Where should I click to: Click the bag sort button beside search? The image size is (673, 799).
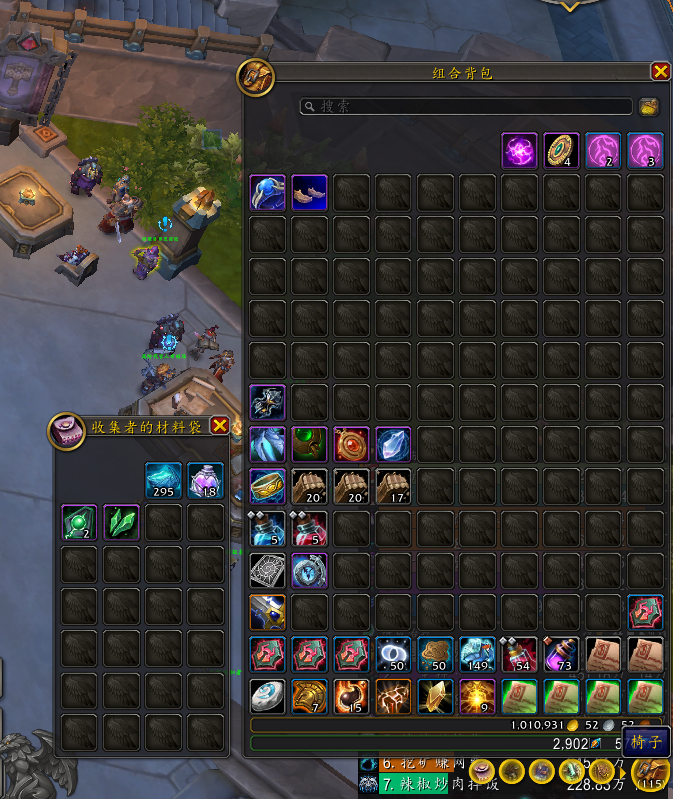pos(648,106)
